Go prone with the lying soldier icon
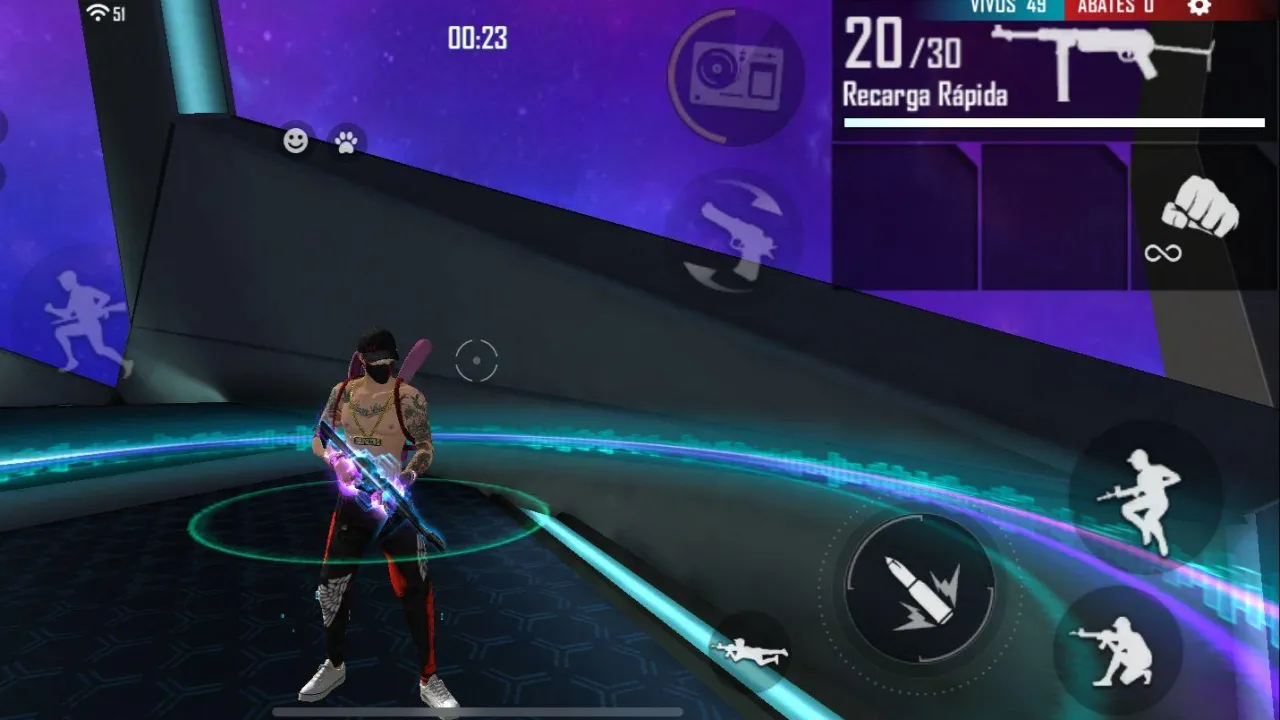This screenshot has height=720, width=1280. [x=750, y=652]
